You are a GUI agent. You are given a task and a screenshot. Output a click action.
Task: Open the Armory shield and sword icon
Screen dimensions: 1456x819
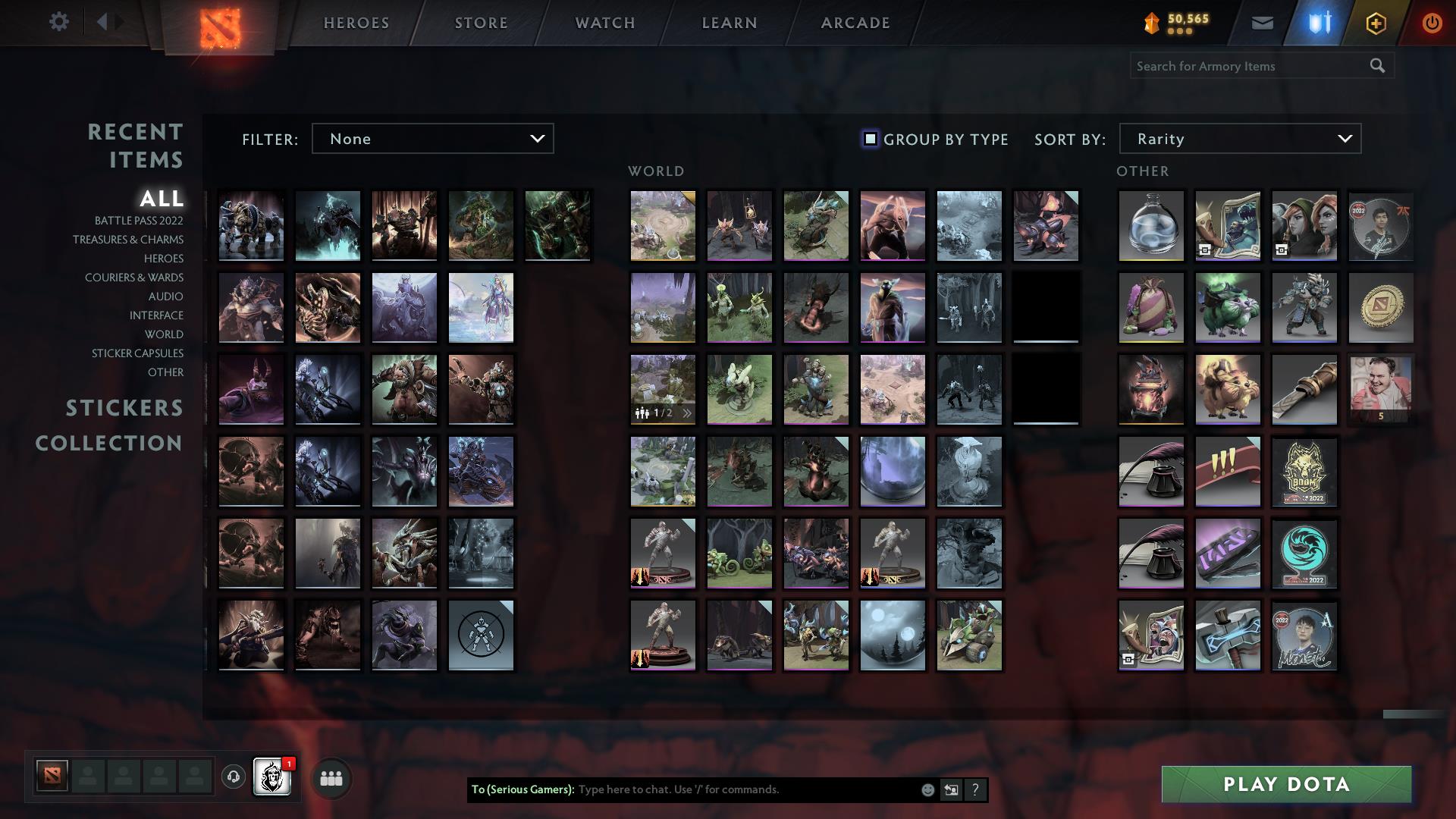[1319, 22]
